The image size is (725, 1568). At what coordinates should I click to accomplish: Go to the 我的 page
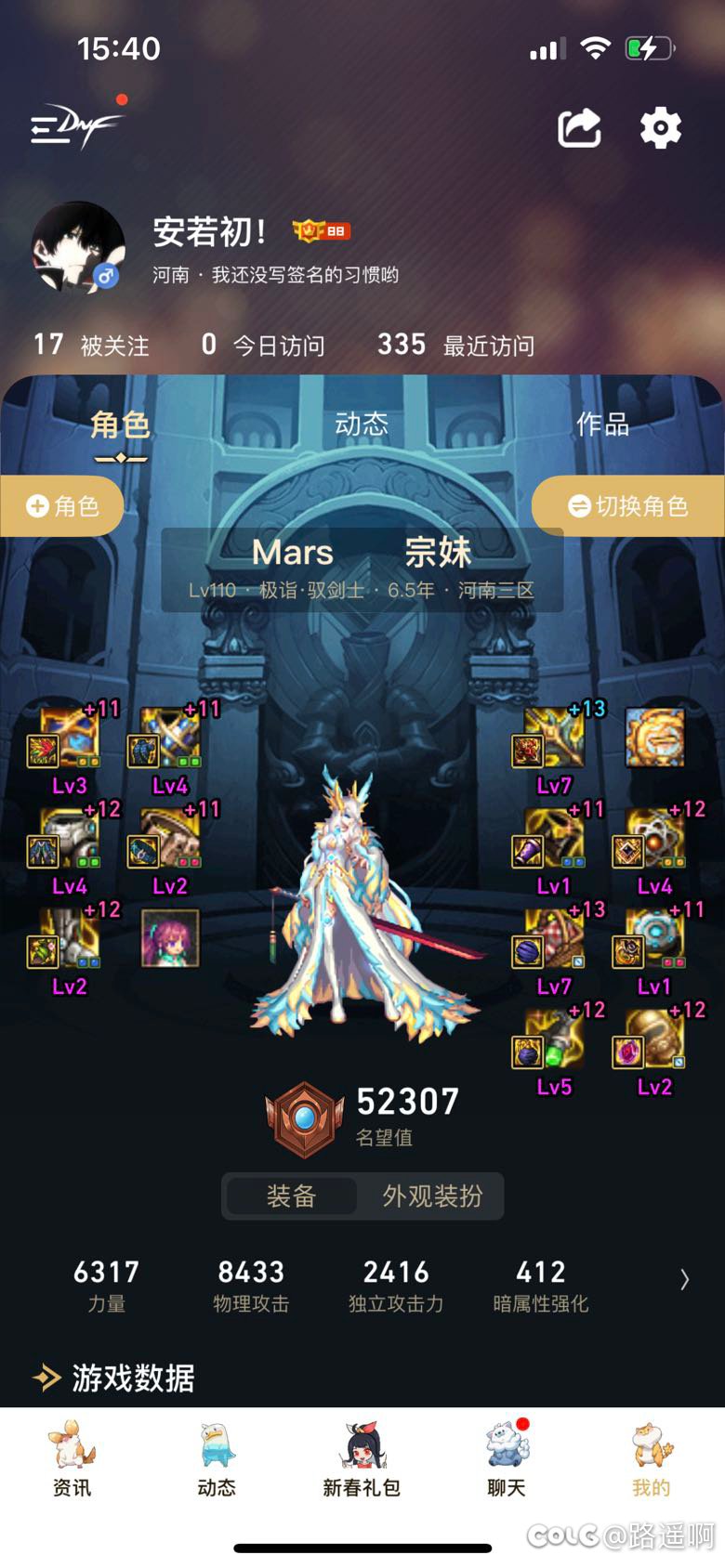[651, 1460]
